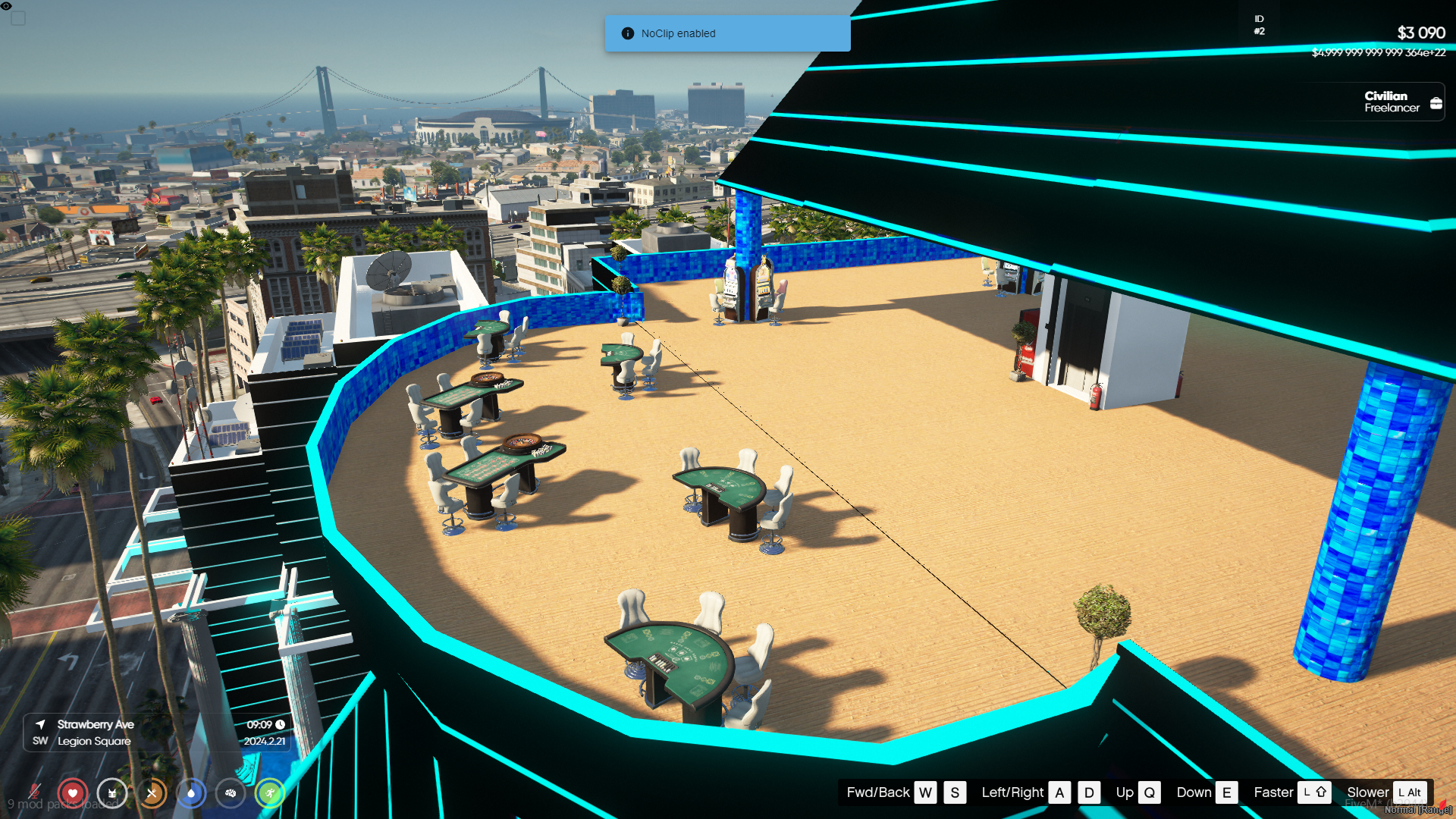This screenshot has height=819, width=1456.
Task: Click the briefcase job icon
Action: [1436, 103]
